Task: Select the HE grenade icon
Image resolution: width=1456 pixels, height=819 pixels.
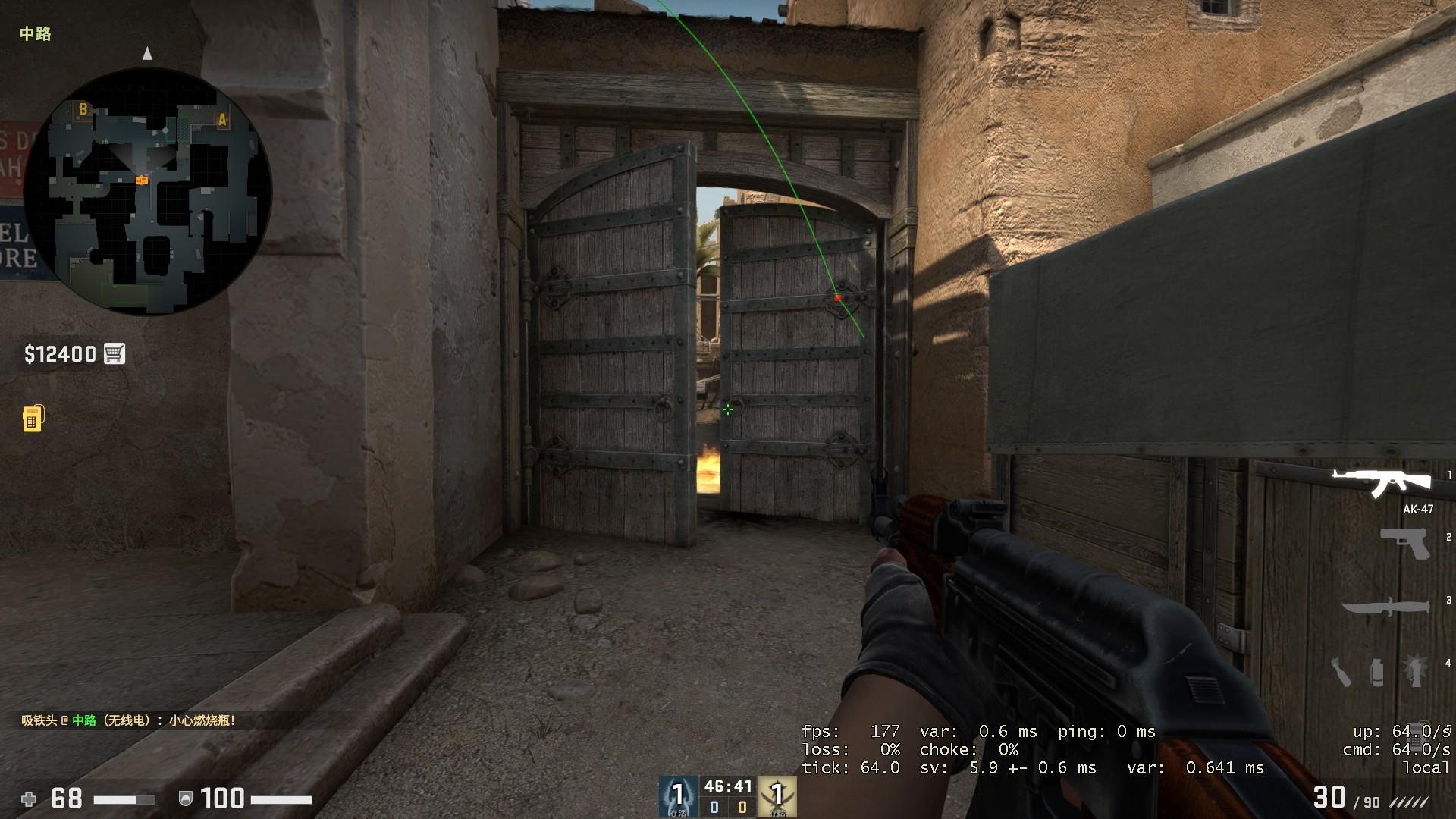Action: [1416, 671]
